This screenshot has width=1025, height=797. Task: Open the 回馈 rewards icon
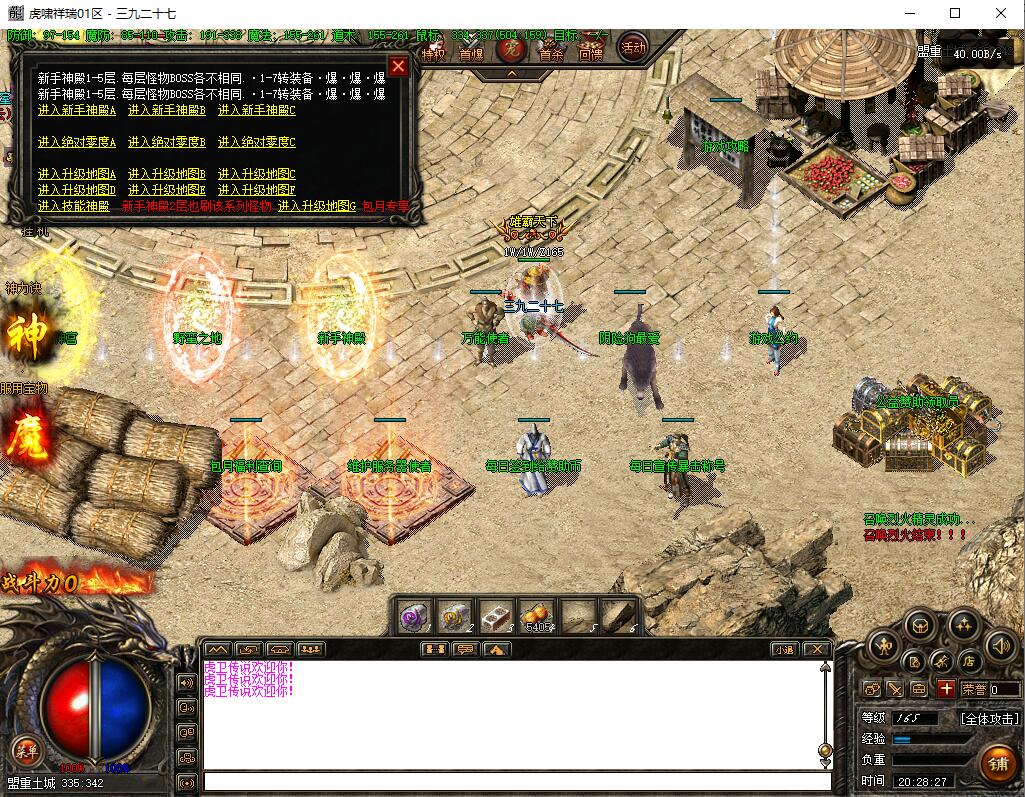[x=590, y=53]
